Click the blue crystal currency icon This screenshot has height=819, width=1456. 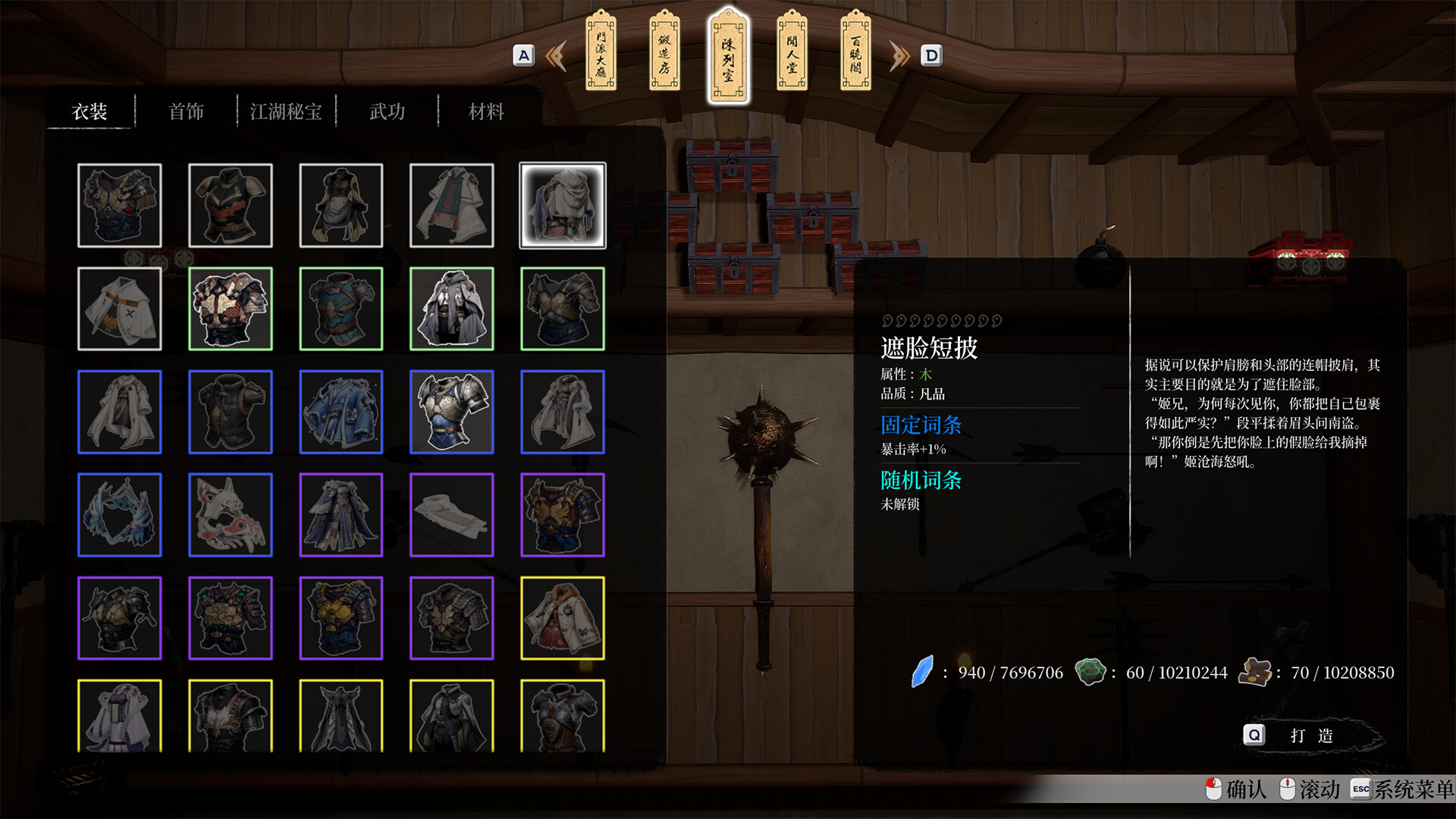(921, 672)
